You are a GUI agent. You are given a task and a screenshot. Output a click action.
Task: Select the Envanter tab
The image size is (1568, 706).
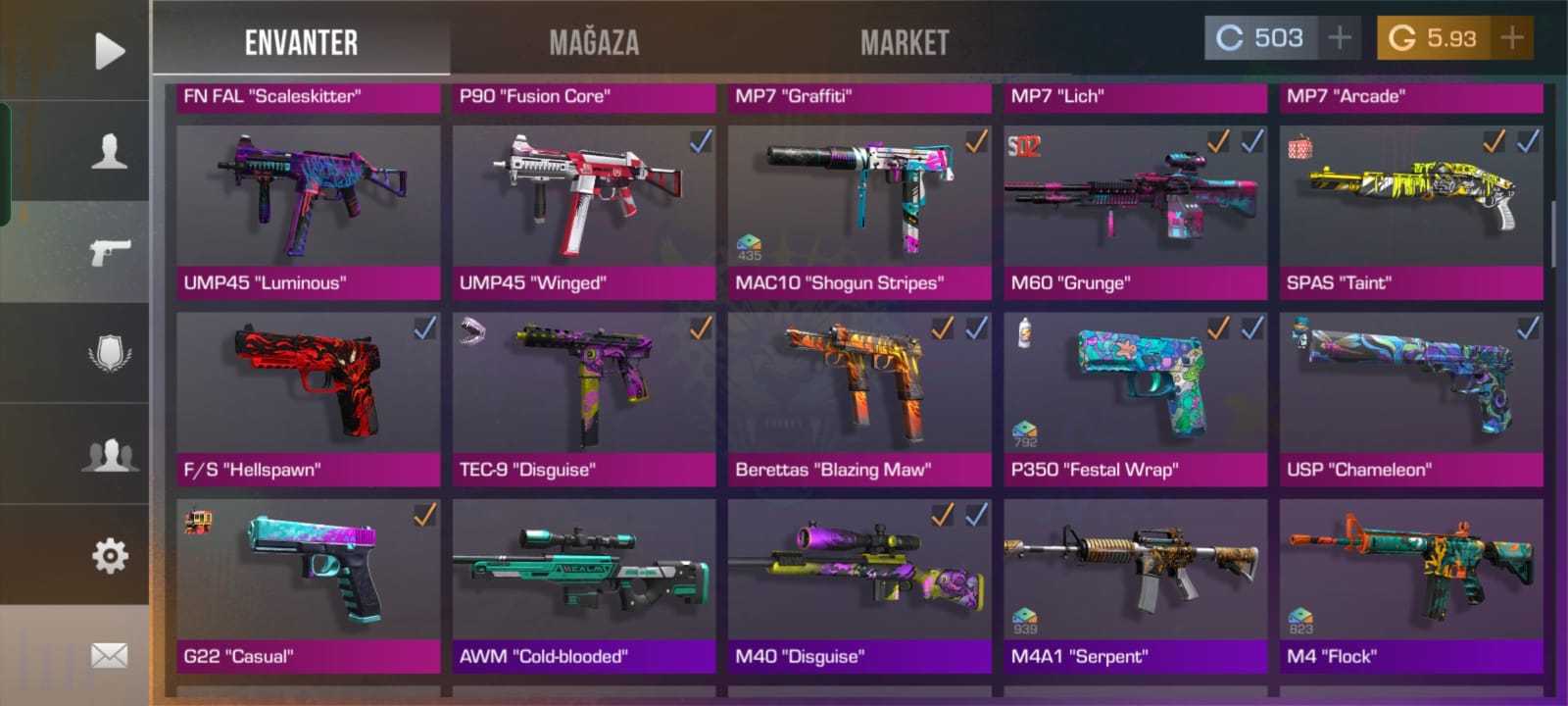tap(301, 42)
